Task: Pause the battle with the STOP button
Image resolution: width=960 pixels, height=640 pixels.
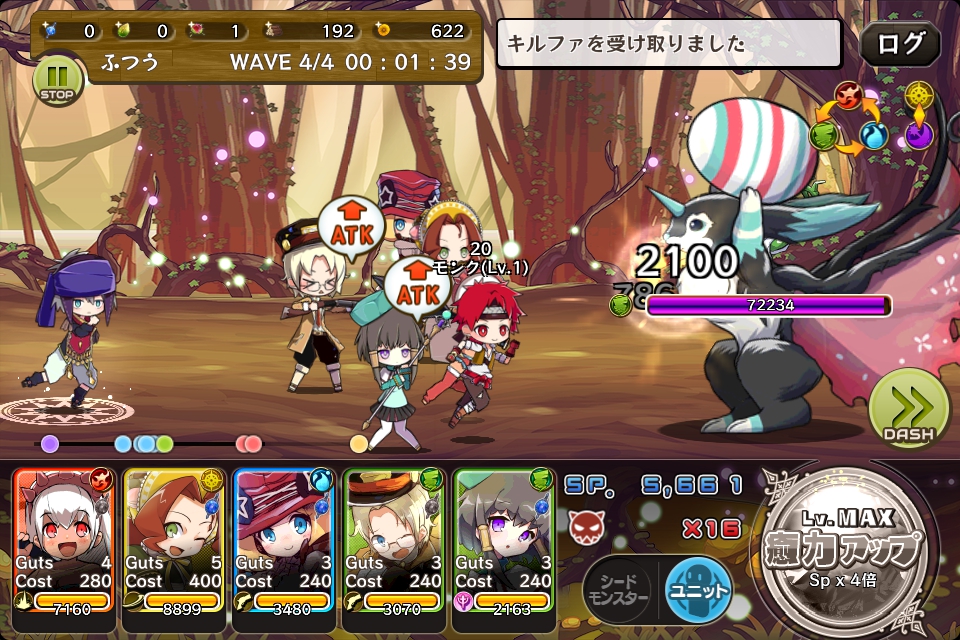Action: [58, 79]
